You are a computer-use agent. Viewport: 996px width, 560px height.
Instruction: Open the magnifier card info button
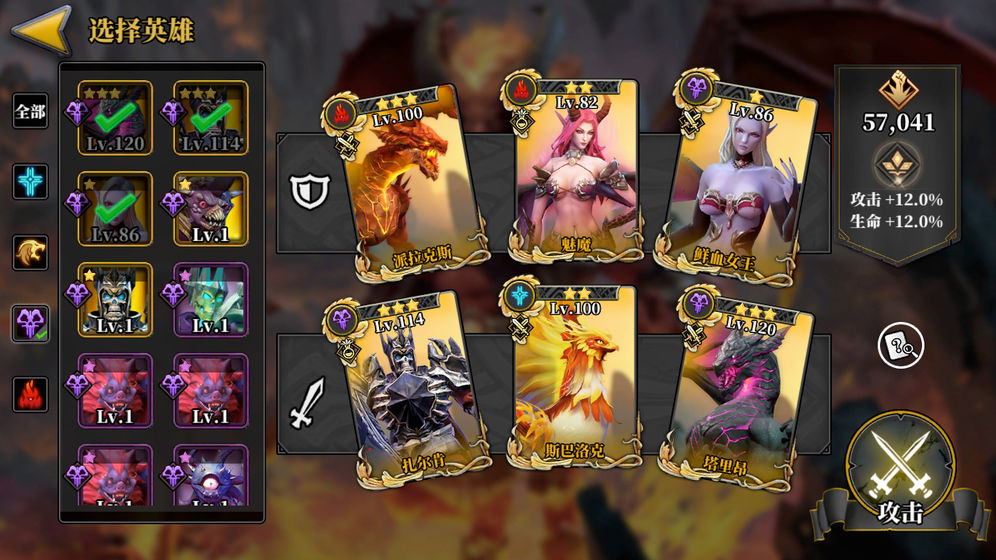(x=900, y=347)
